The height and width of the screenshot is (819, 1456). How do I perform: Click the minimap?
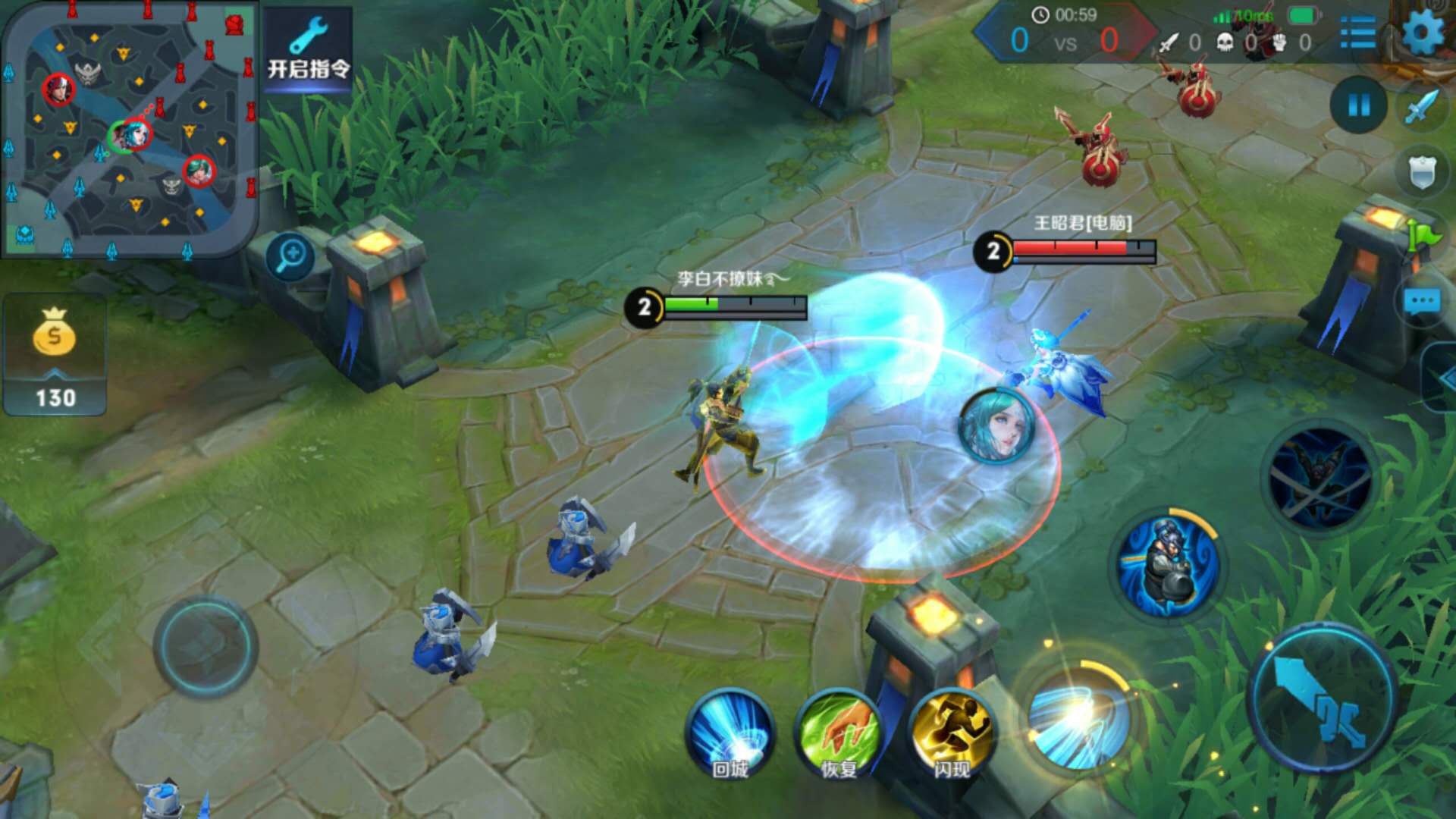pyautogui.click(x=129, y=130)
